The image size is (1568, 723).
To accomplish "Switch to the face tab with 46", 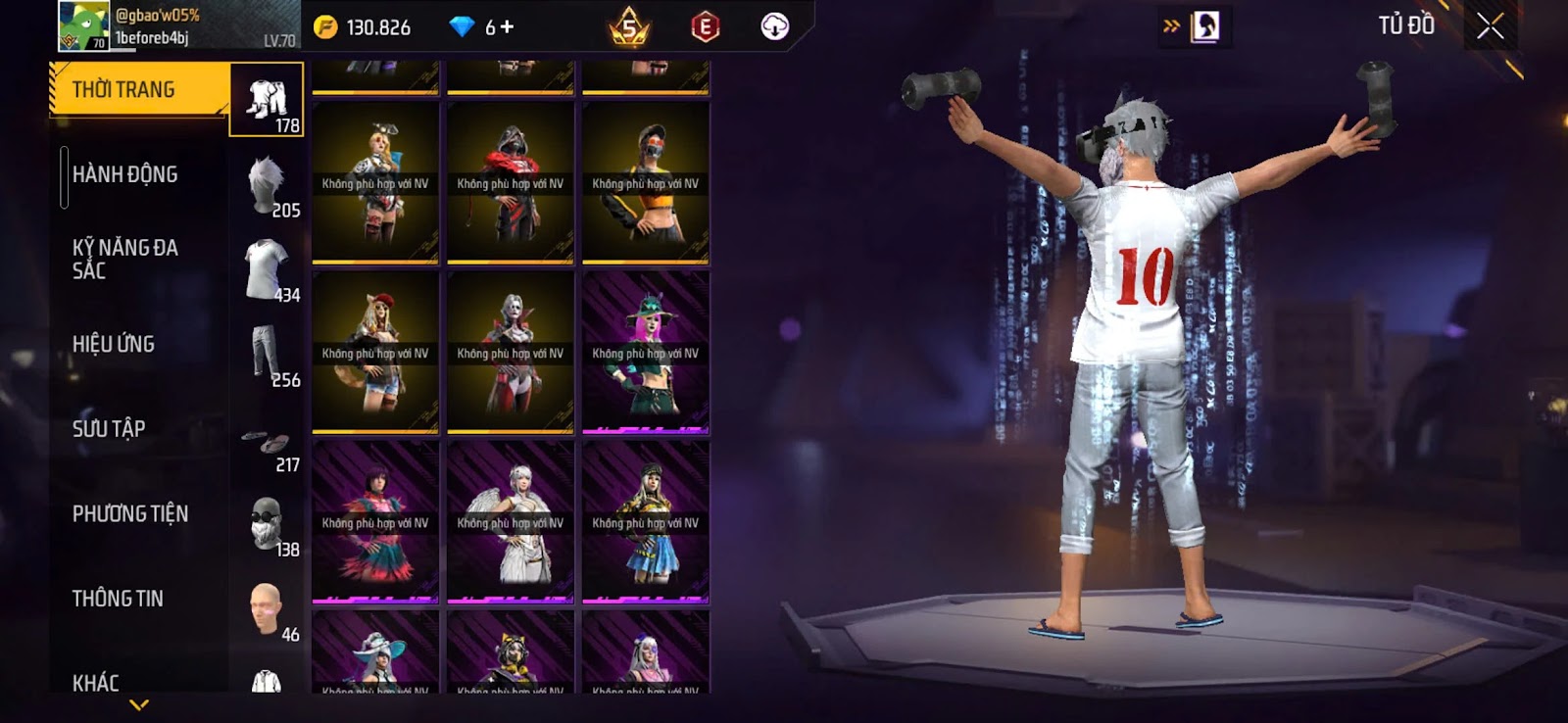I will (267, 609).
